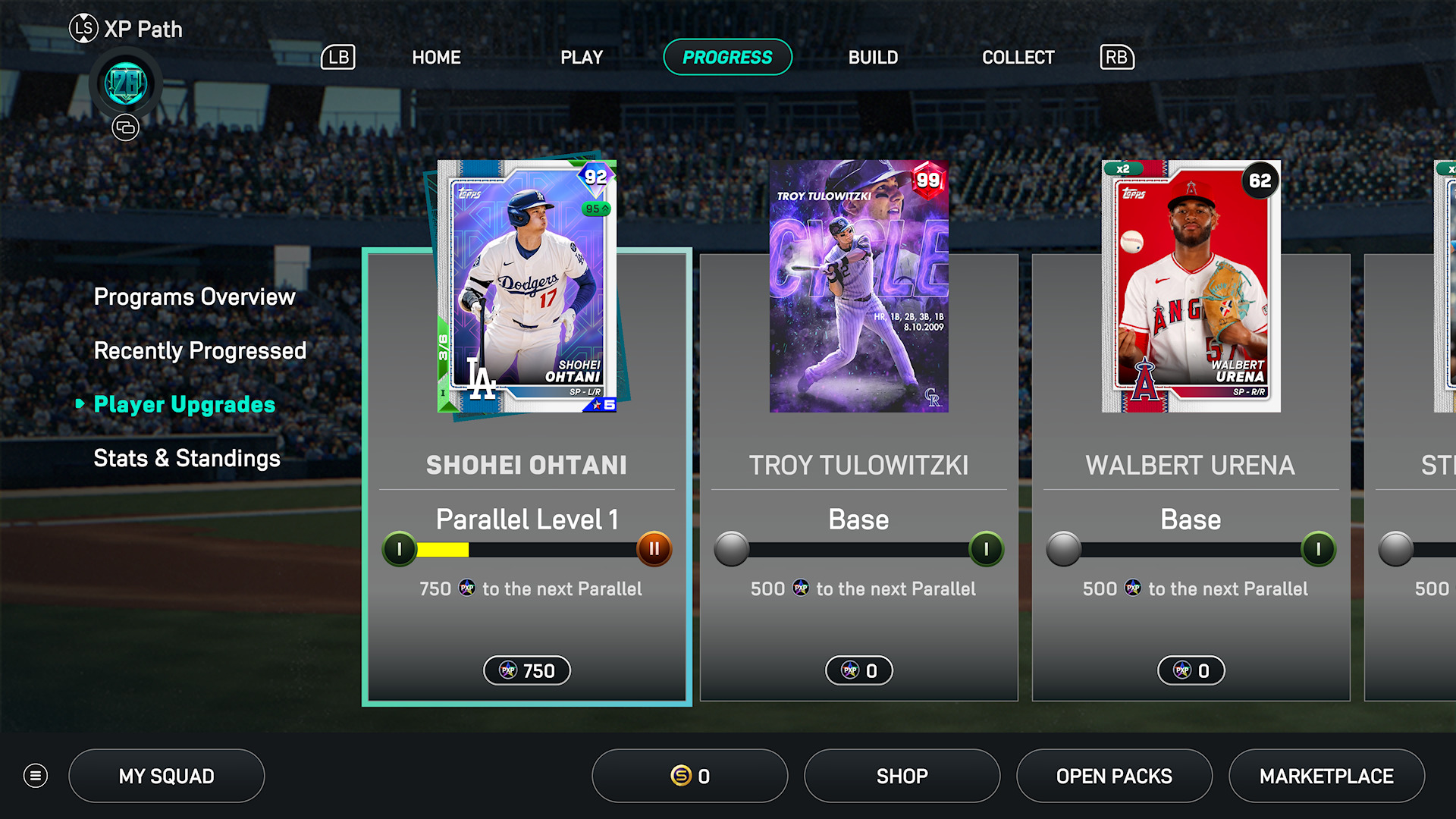Select the Shohei Ohtani upgrade card
Viewport: 1456px width, 819px height.
click(x=527, y=478)
